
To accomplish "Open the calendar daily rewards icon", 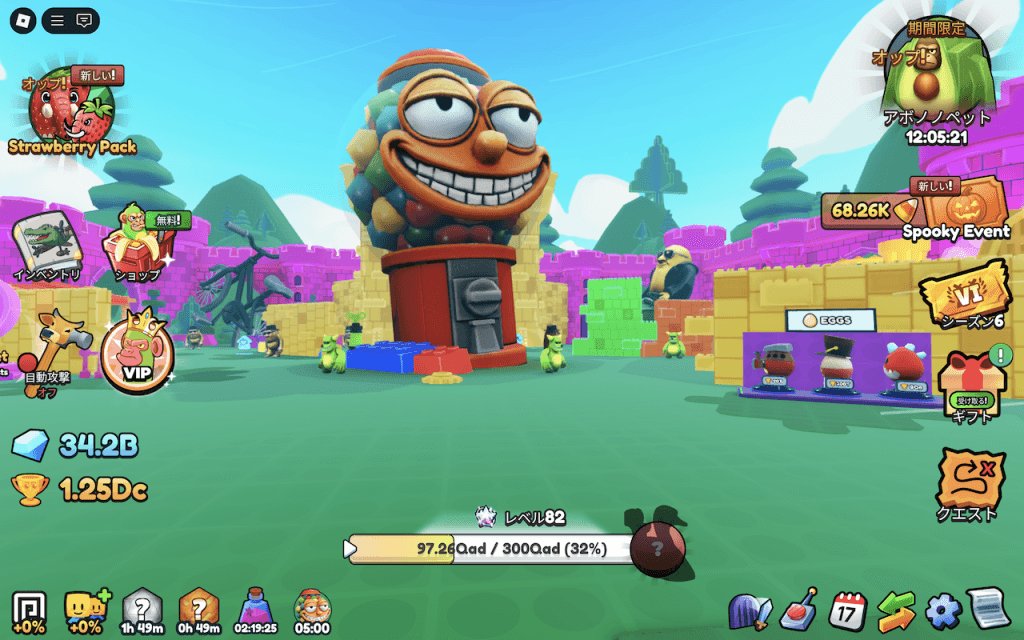I will [848, 609].
